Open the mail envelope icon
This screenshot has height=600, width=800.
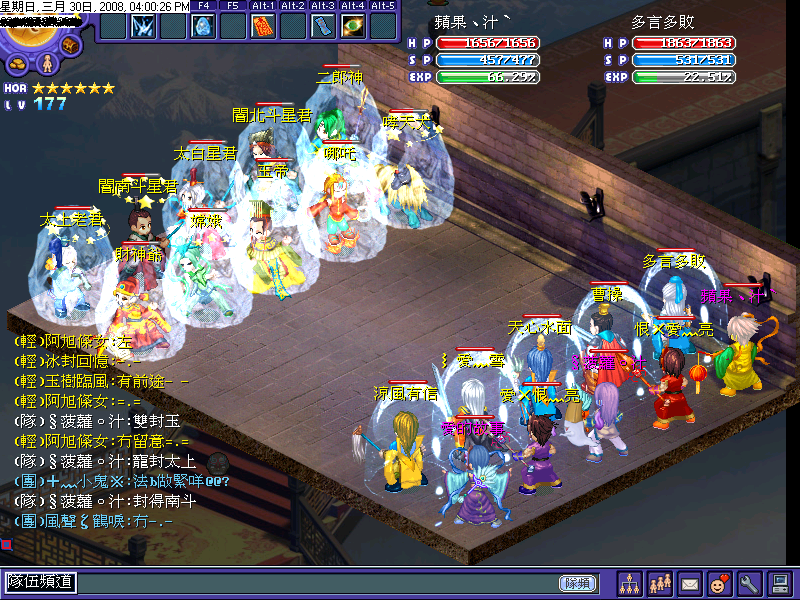[x=690, y=582]
